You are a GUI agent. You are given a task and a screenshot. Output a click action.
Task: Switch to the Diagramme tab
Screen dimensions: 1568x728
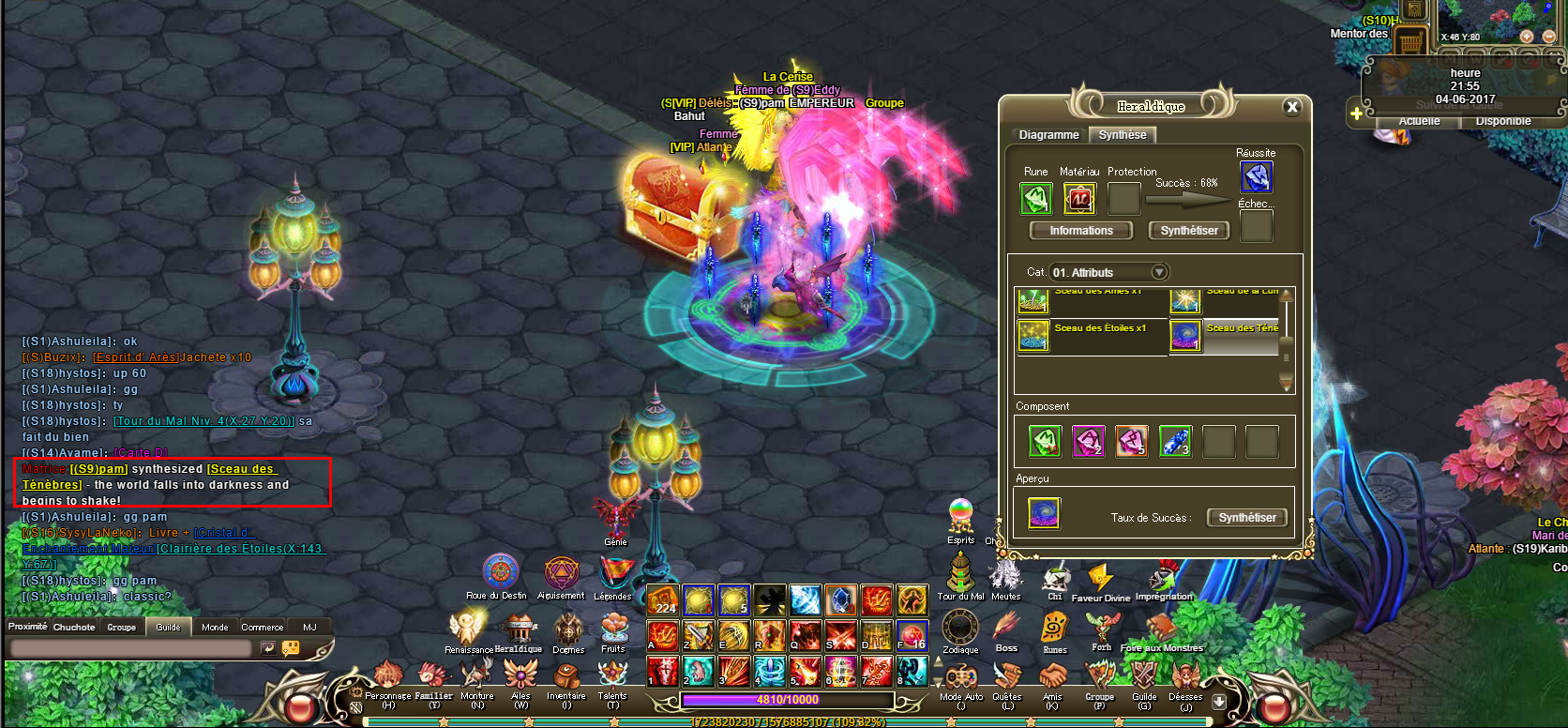click(1048, 135)
